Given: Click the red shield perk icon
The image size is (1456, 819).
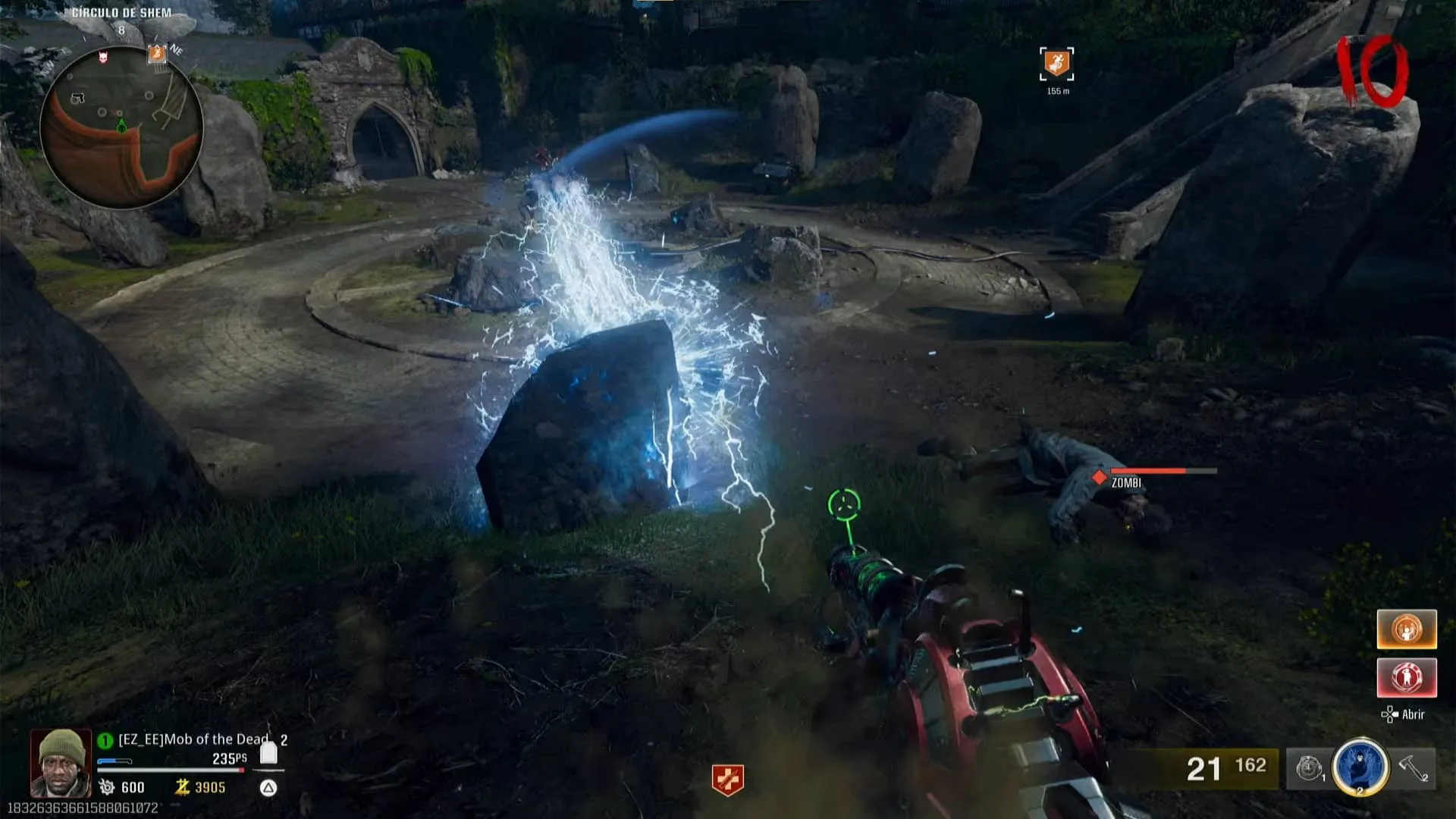Looking at the screenshot, I should pos(727,780).
